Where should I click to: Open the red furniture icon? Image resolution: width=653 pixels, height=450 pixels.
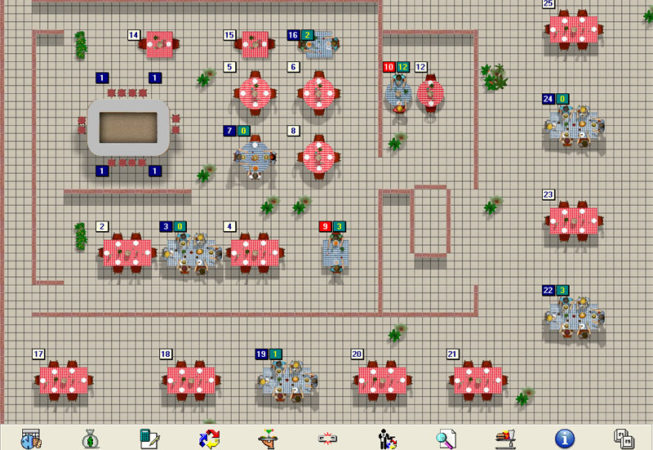[505, 437]
